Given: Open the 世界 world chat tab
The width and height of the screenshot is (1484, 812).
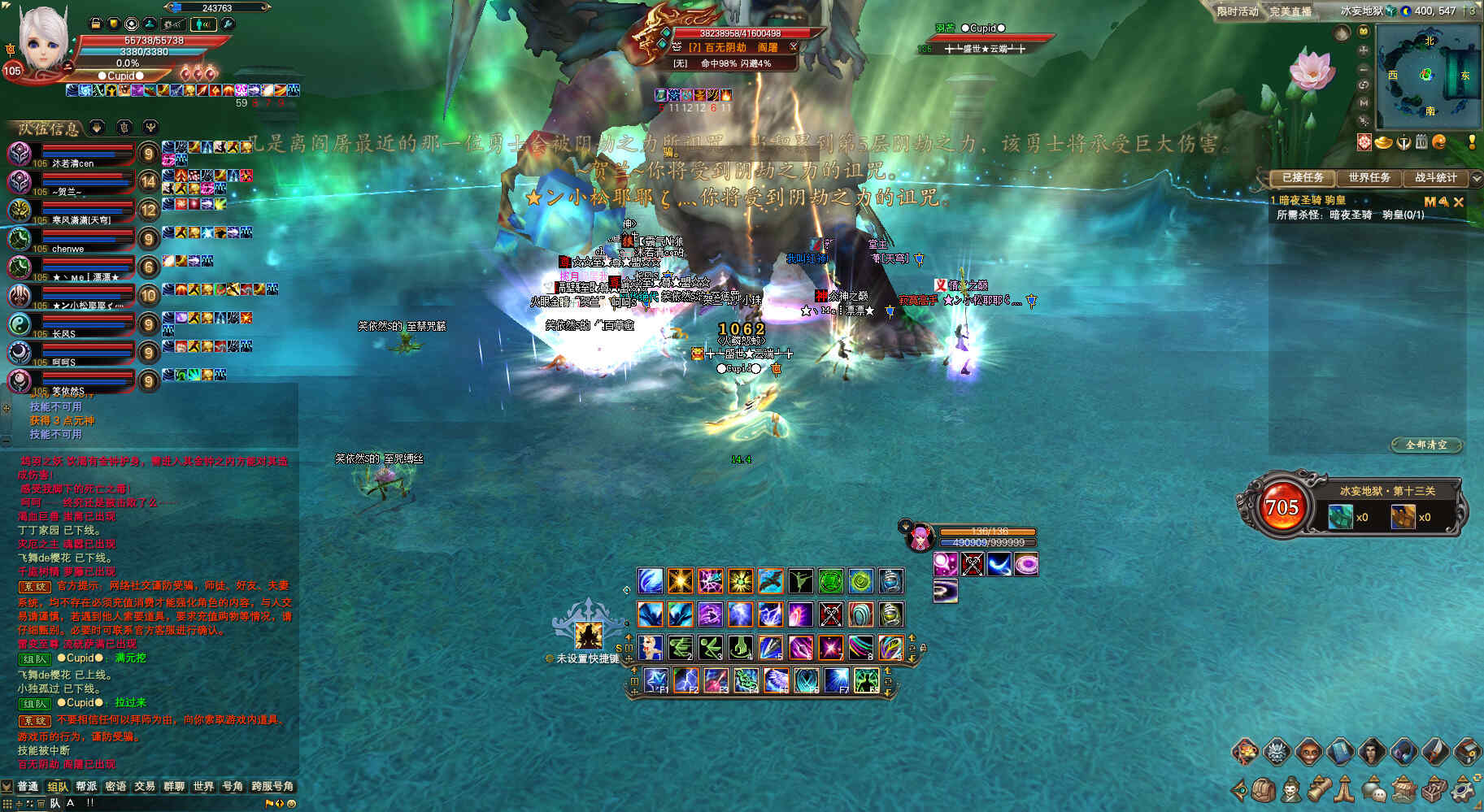Looking at the screenshot, I should [203, 786].
